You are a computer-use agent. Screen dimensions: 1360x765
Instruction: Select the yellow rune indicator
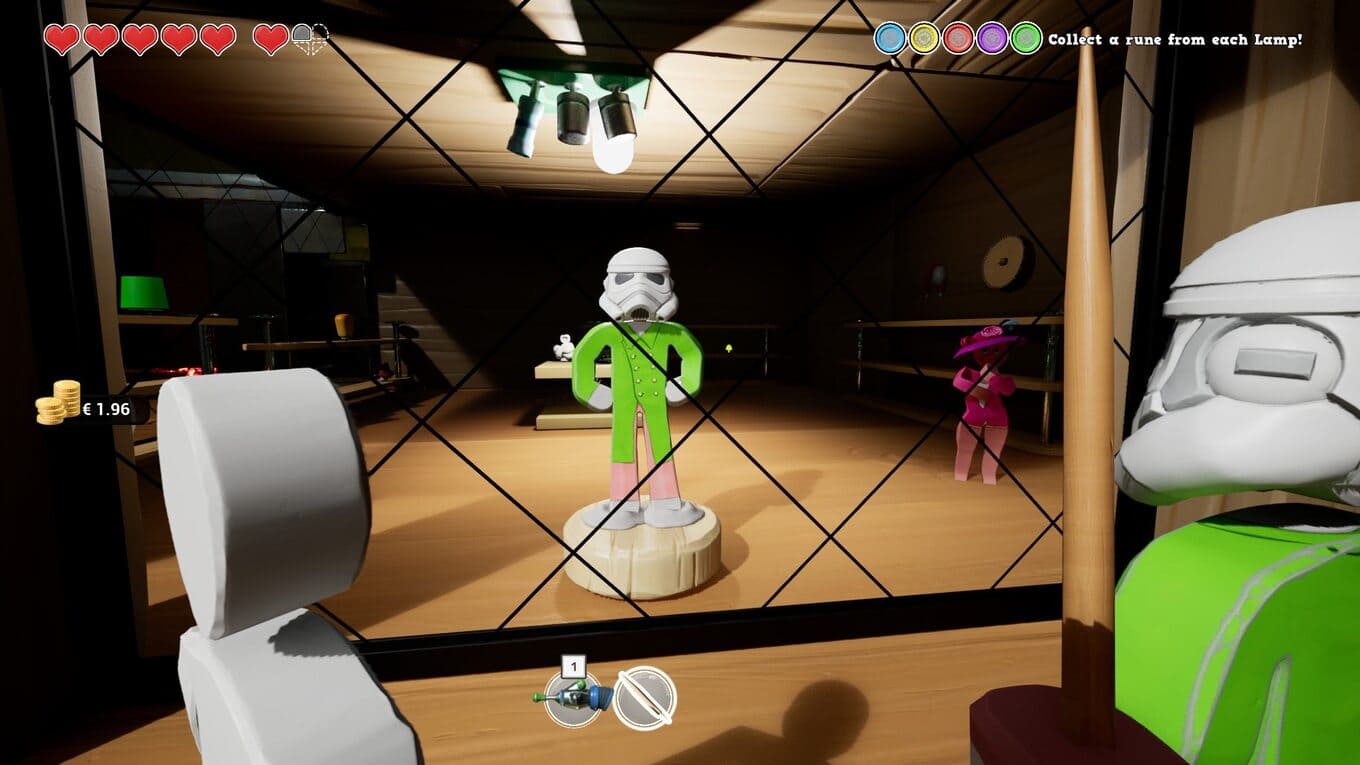[924, 39]
